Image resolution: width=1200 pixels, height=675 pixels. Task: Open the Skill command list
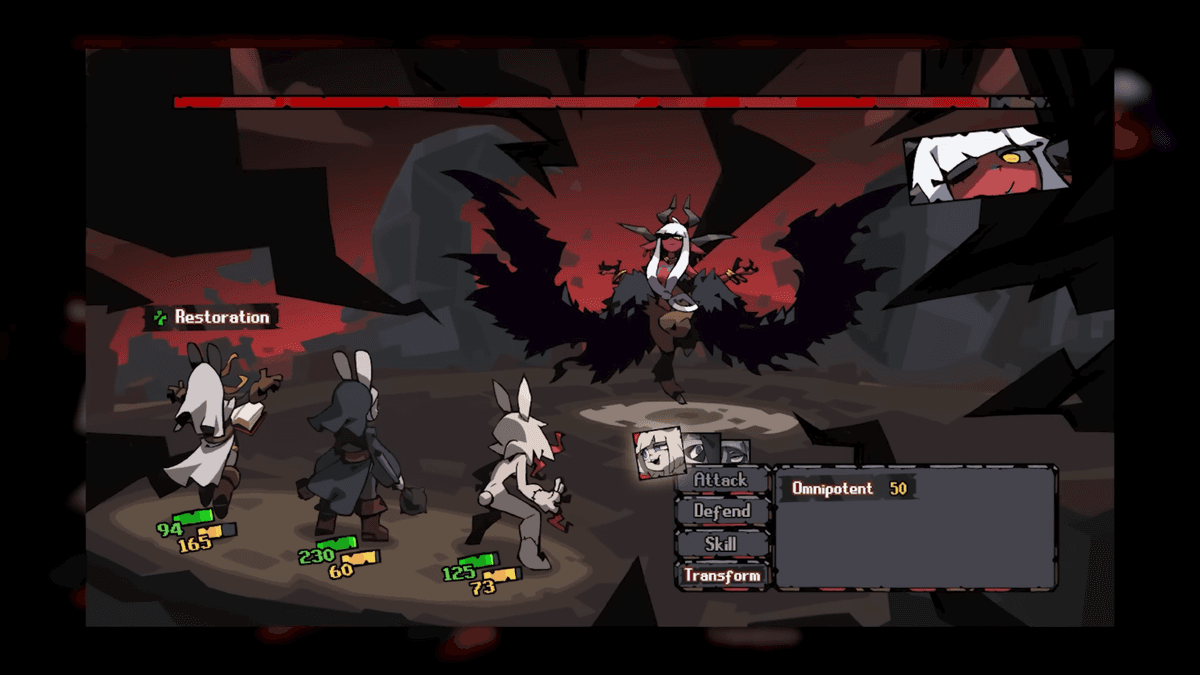point(721,544)
